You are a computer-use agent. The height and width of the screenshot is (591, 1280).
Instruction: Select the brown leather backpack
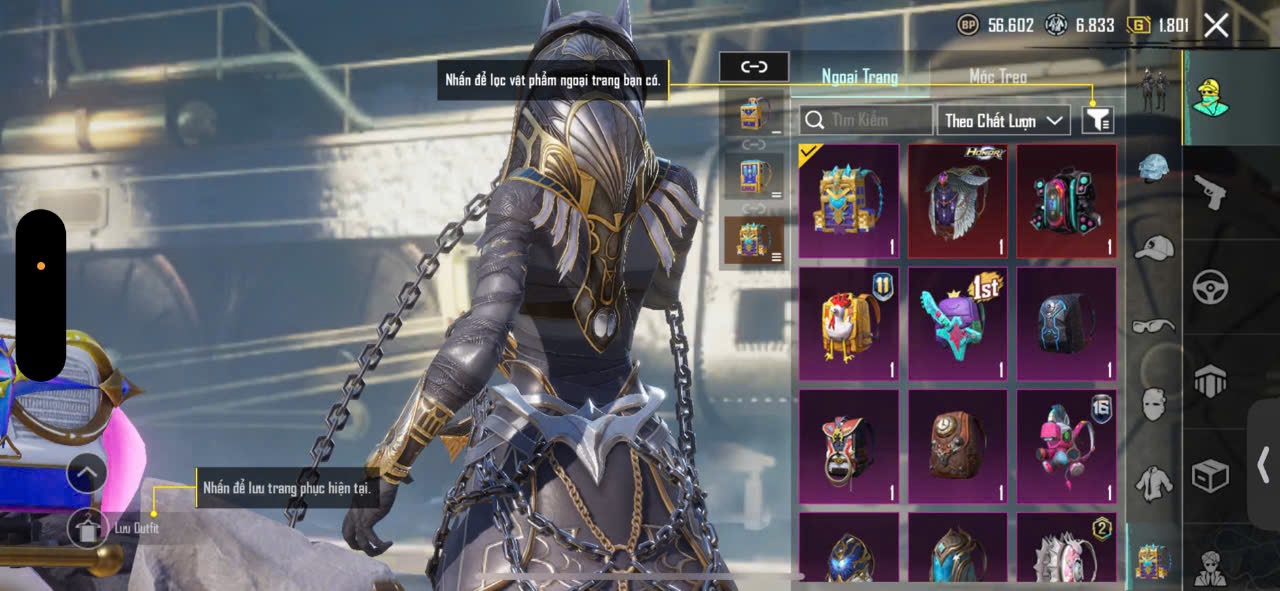(958, 446)
